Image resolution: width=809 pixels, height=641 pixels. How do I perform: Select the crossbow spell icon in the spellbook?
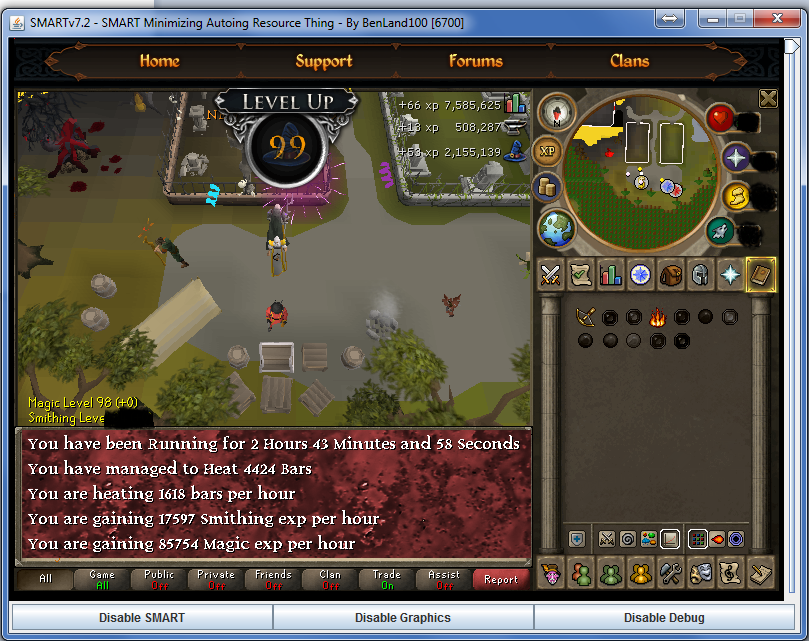click(x=585, y=318)
